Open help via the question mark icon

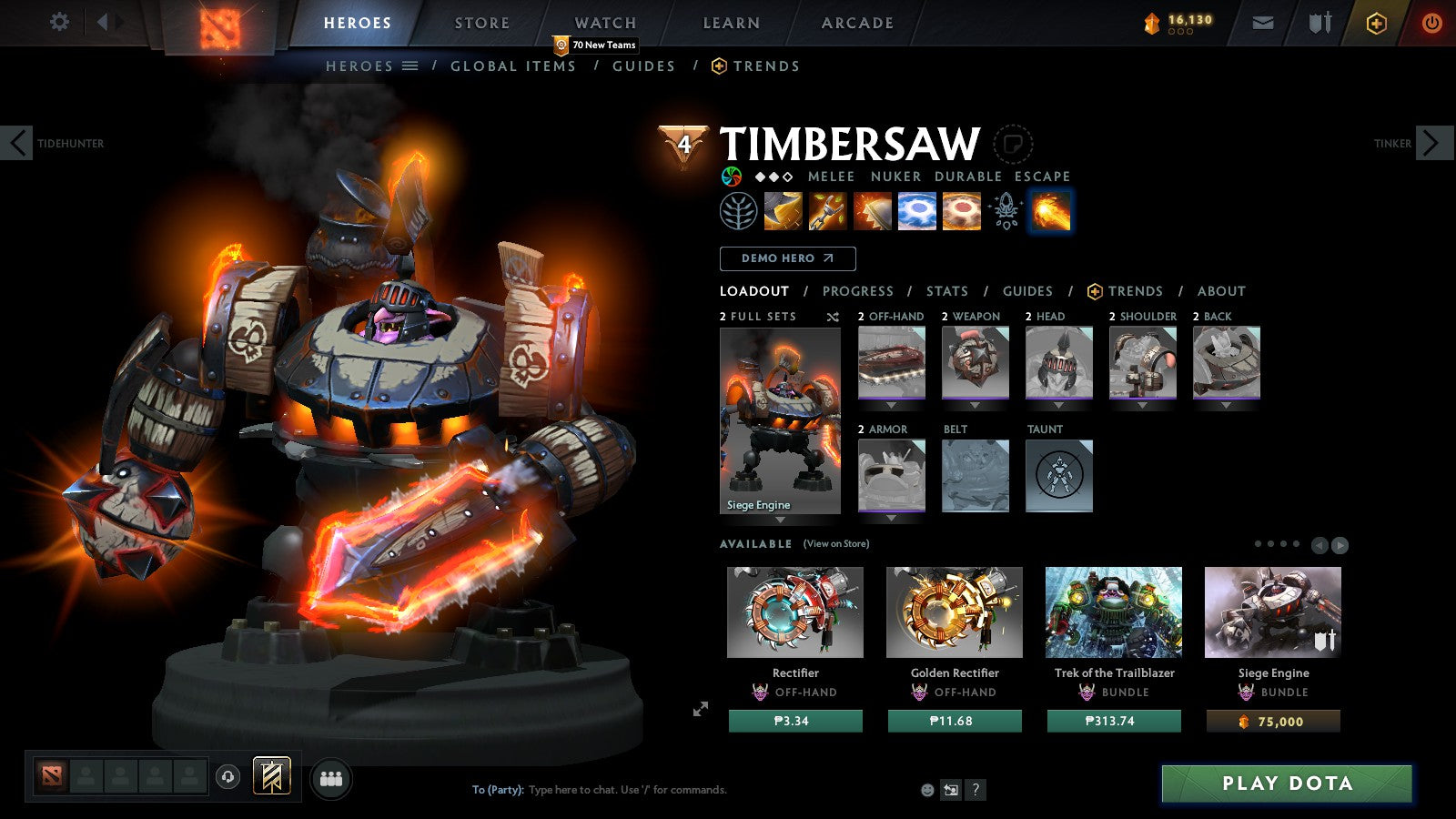point(976,790)
